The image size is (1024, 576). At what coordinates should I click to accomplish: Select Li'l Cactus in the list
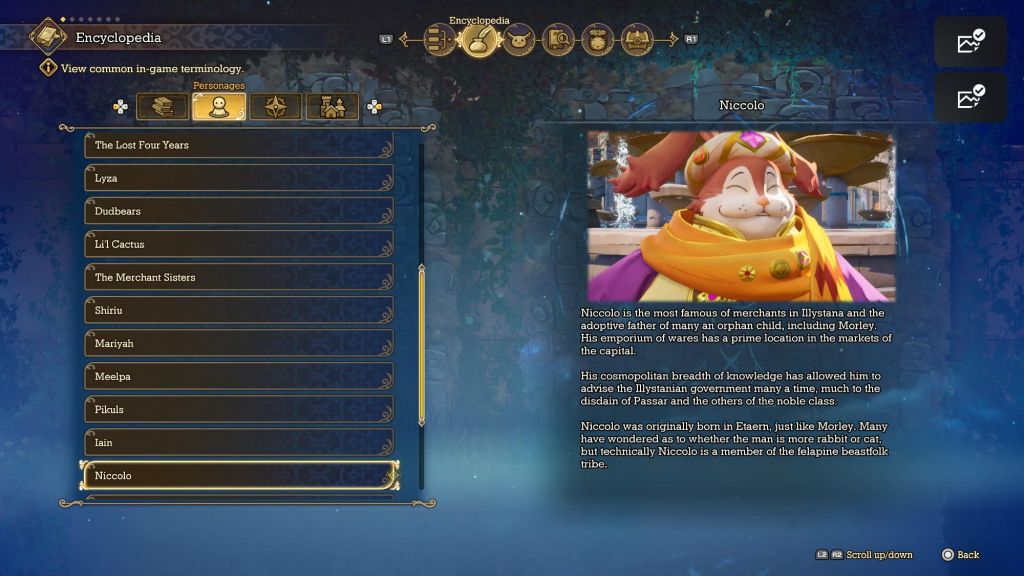238,244
